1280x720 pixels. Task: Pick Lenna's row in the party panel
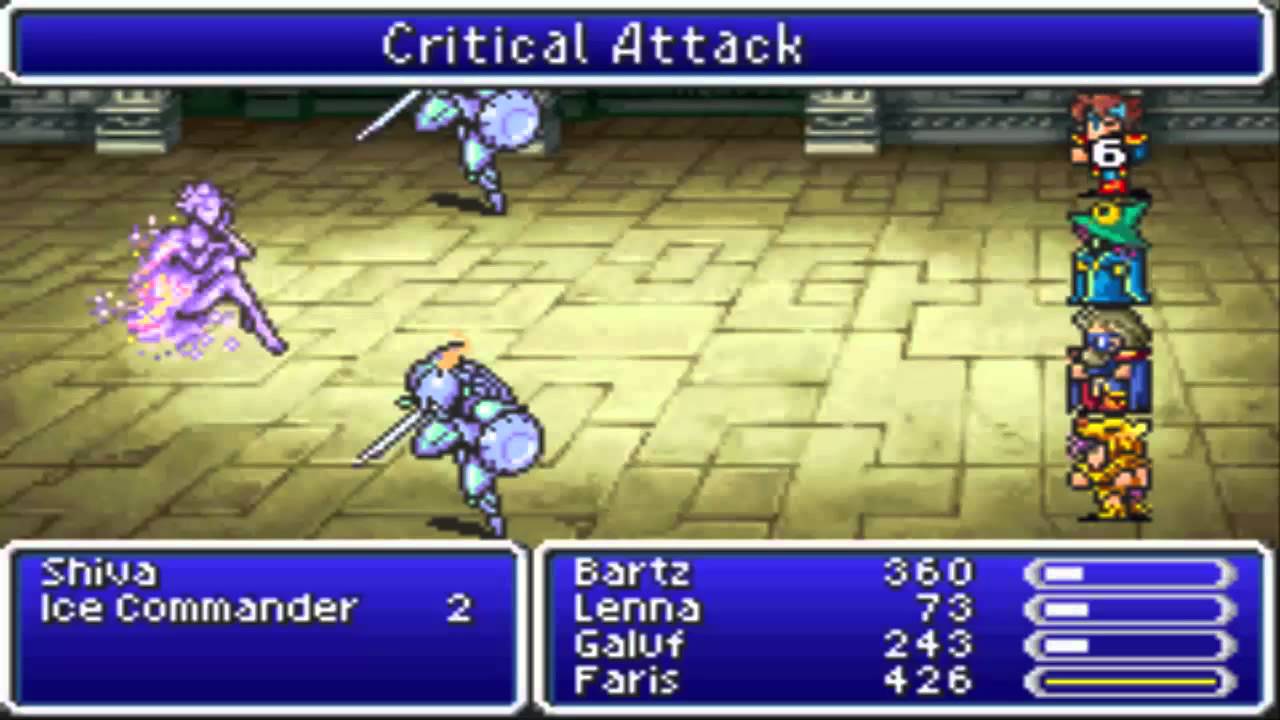(637, 609)
